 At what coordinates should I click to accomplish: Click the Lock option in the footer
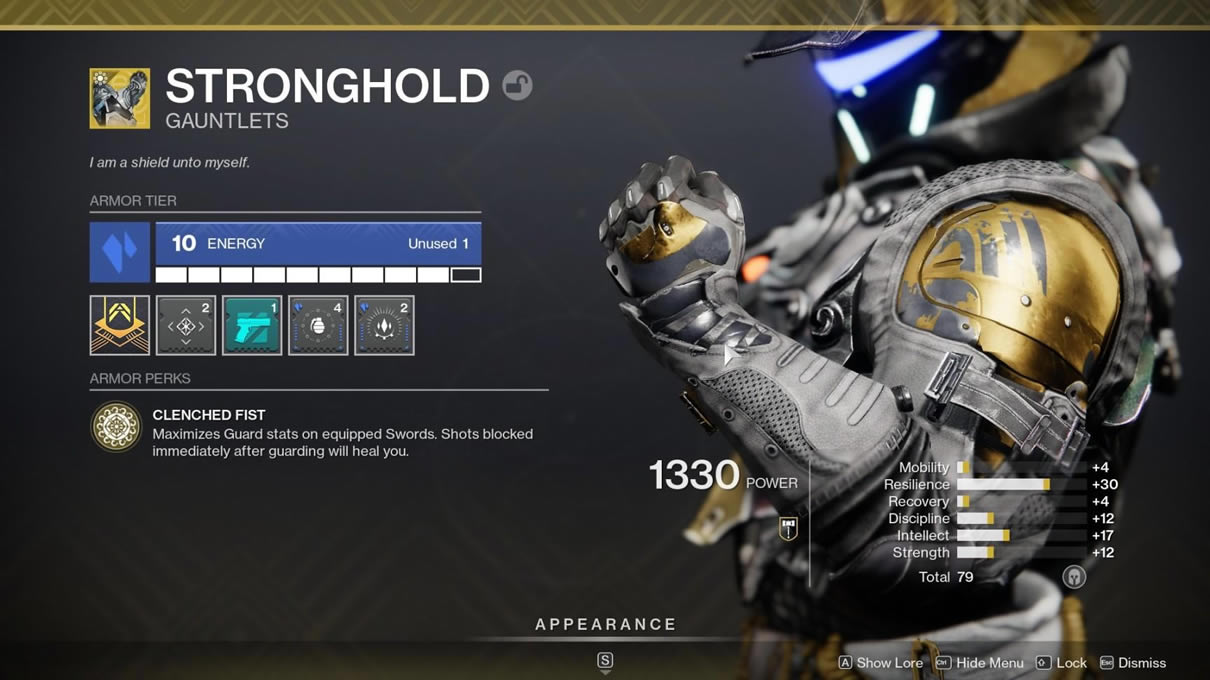[x=1061, y=663]
